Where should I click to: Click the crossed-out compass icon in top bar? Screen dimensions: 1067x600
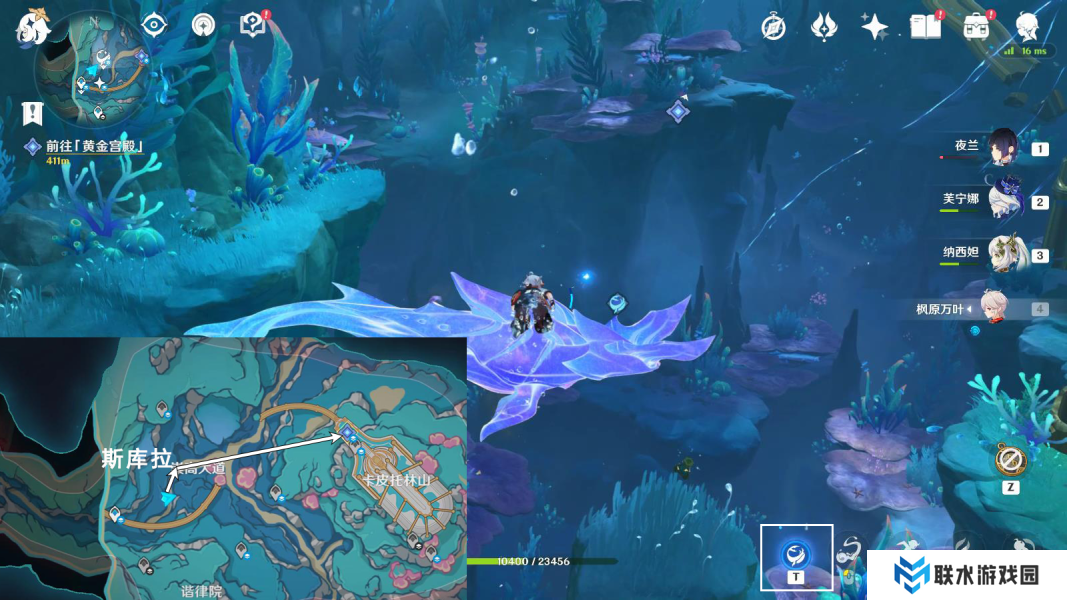tap(773, 27)
